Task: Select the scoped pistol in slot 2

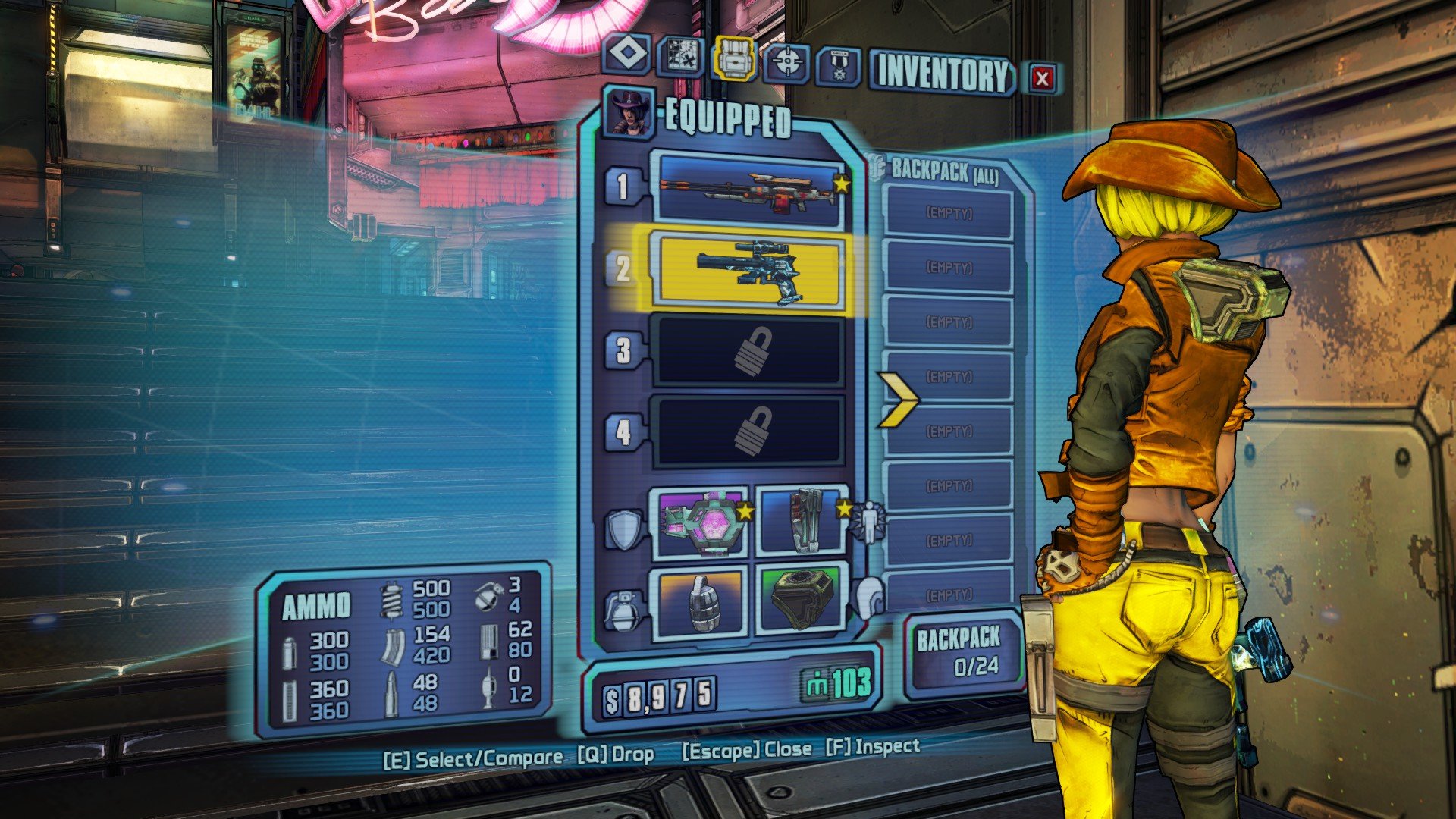Action: tap(750, 271)
